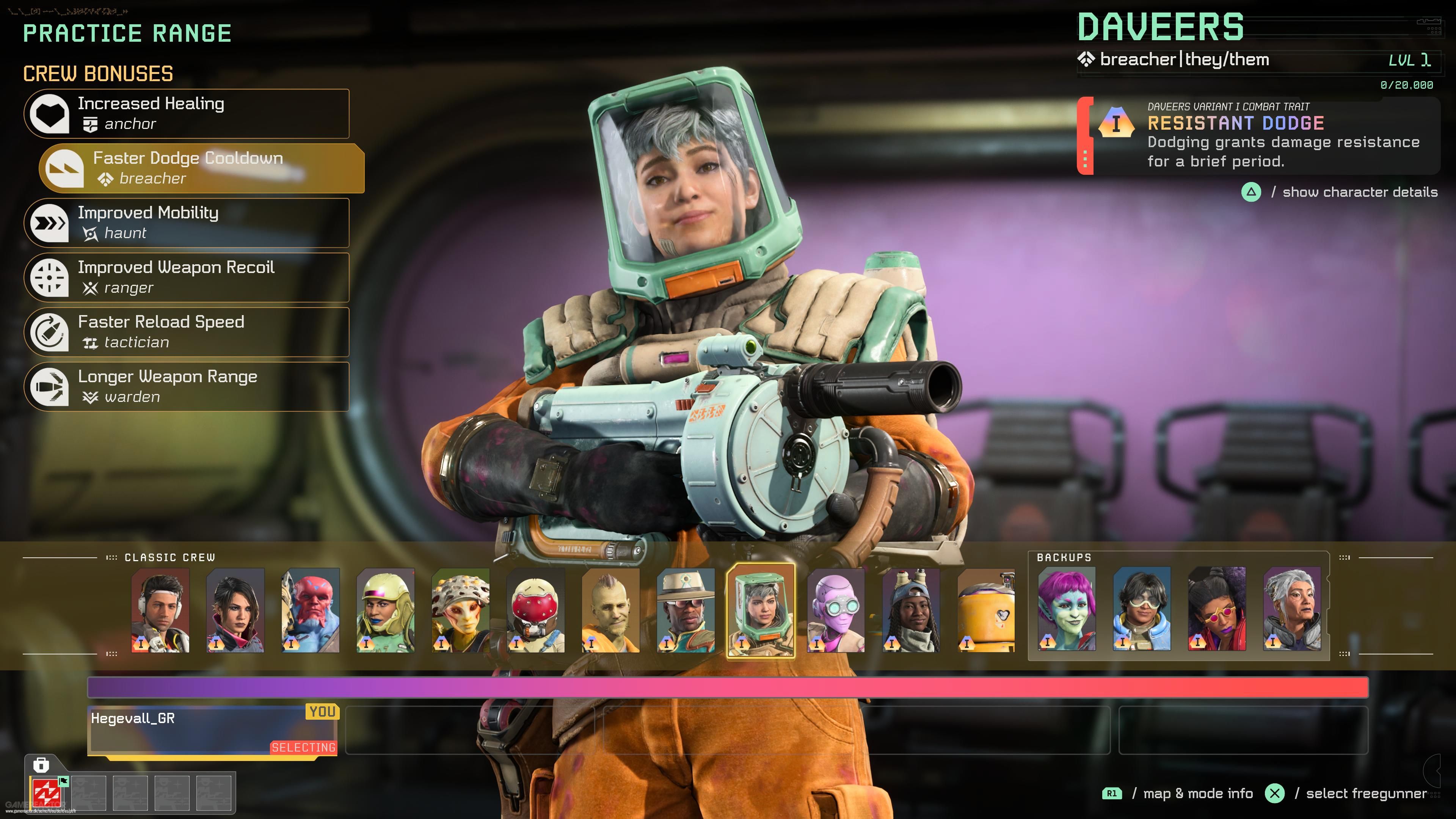Select the Faster Reload Speed tactician bonus
The width and height of the screenshot is (1456, 819).
coord(187,333)
